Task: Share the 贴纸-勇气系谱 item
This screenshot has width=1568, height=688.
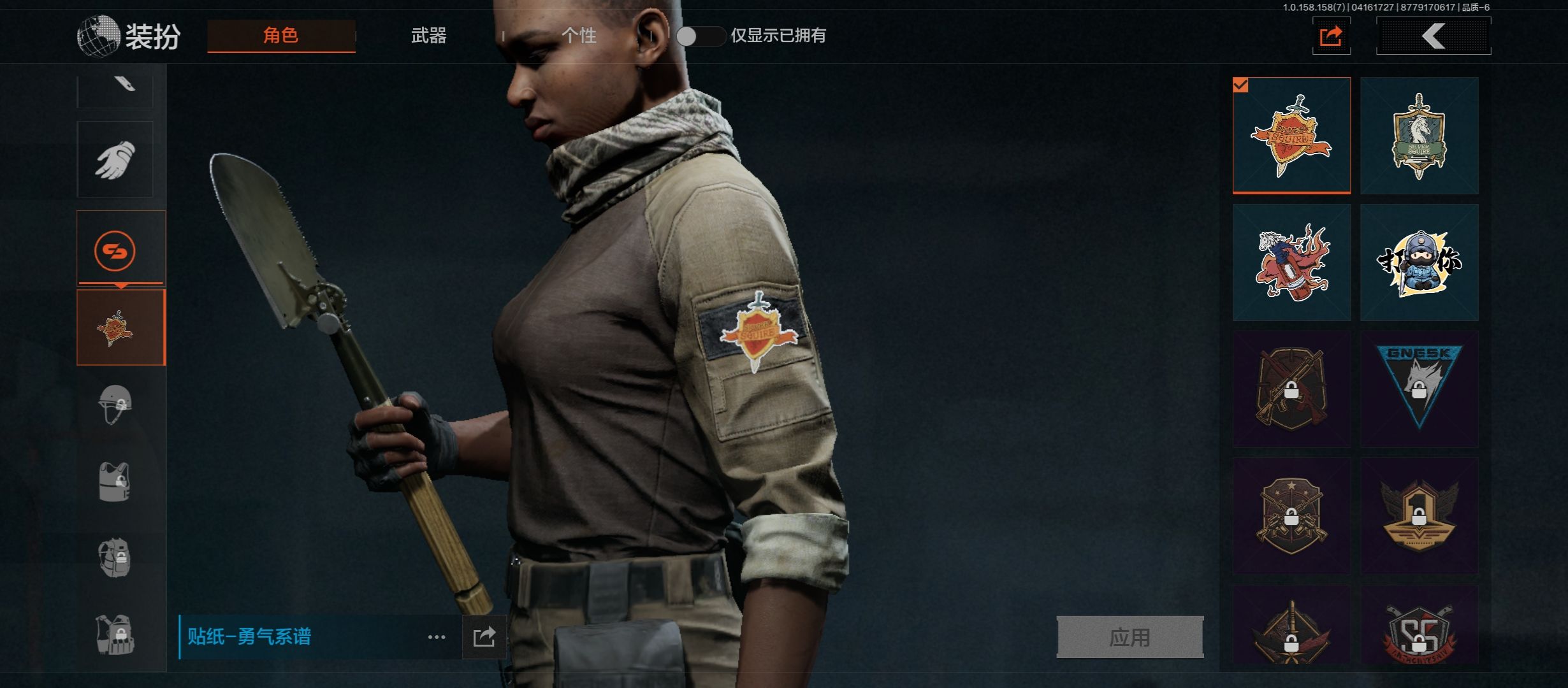Action: pos(484,637)
